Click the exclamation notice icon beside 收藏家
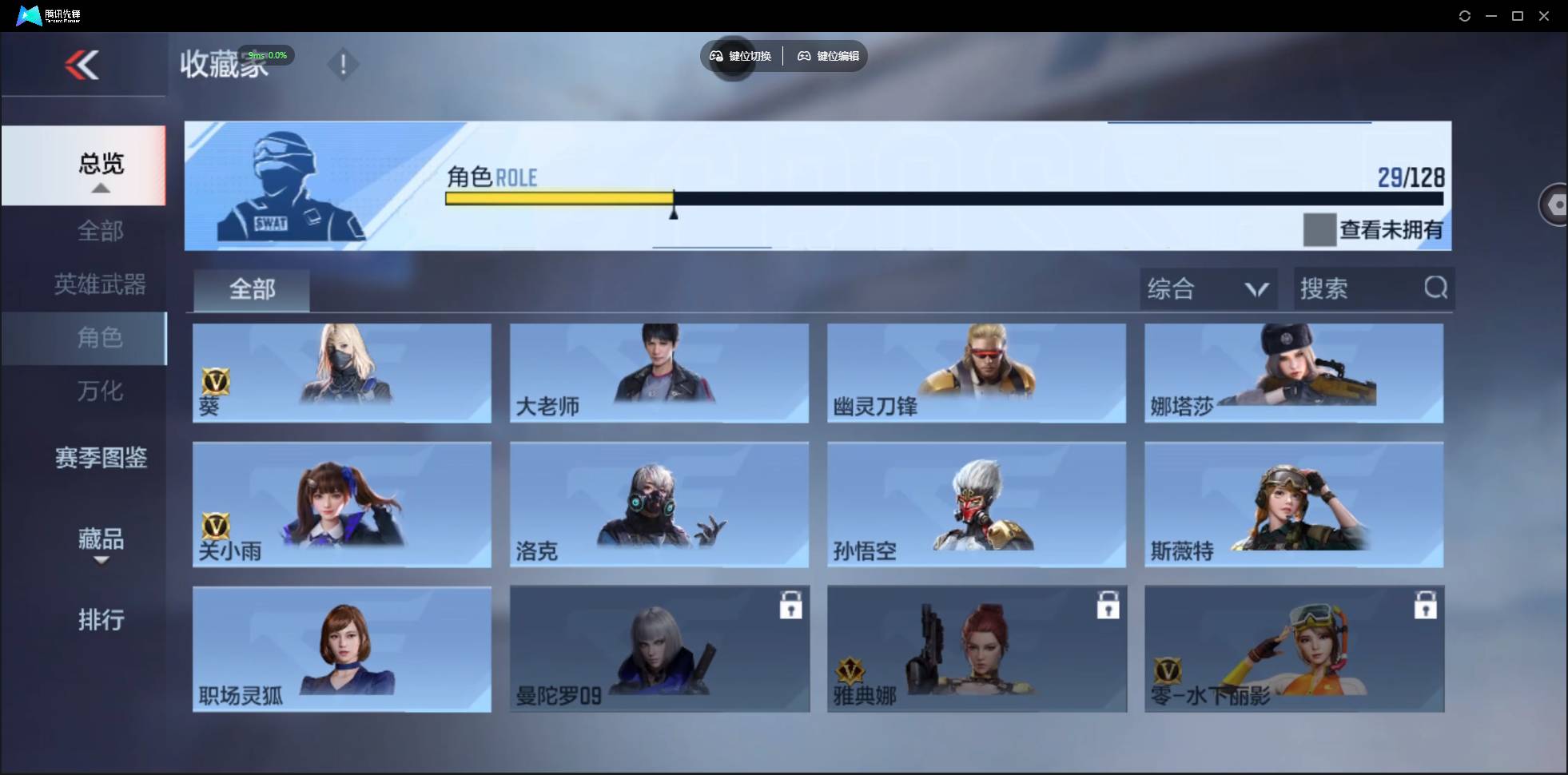 point(344,64)
